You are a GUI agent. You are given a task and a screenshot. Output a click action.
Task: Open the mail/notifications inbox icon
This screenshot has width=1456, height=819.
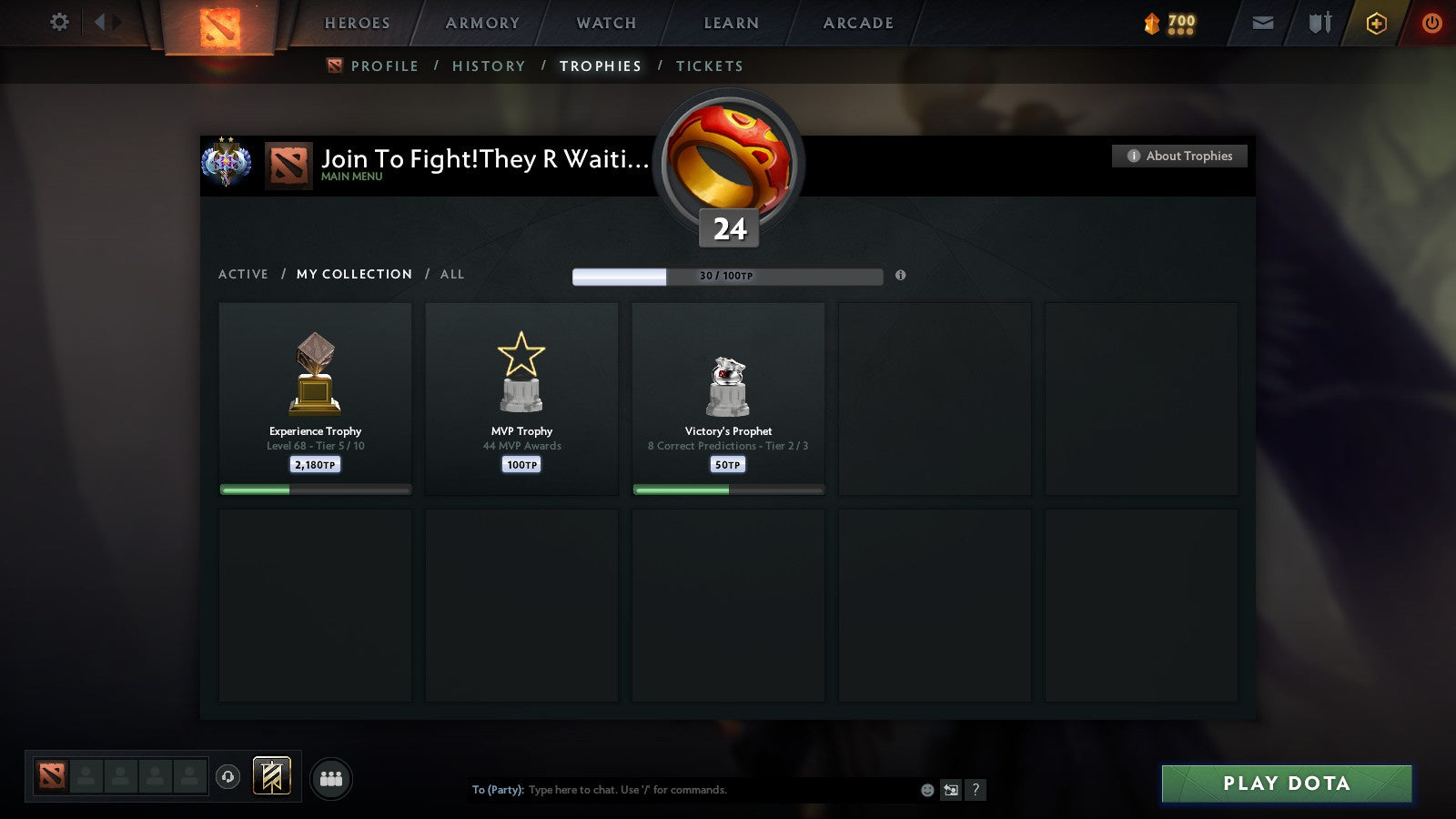click(x=1262, y=23)
